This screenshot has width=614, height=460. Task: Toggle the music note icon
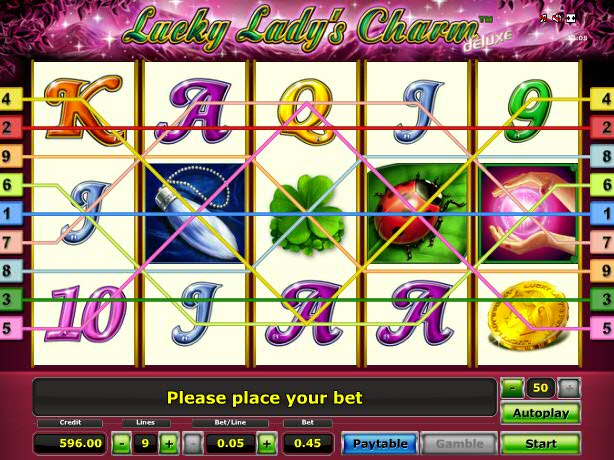tap(543, 19)
